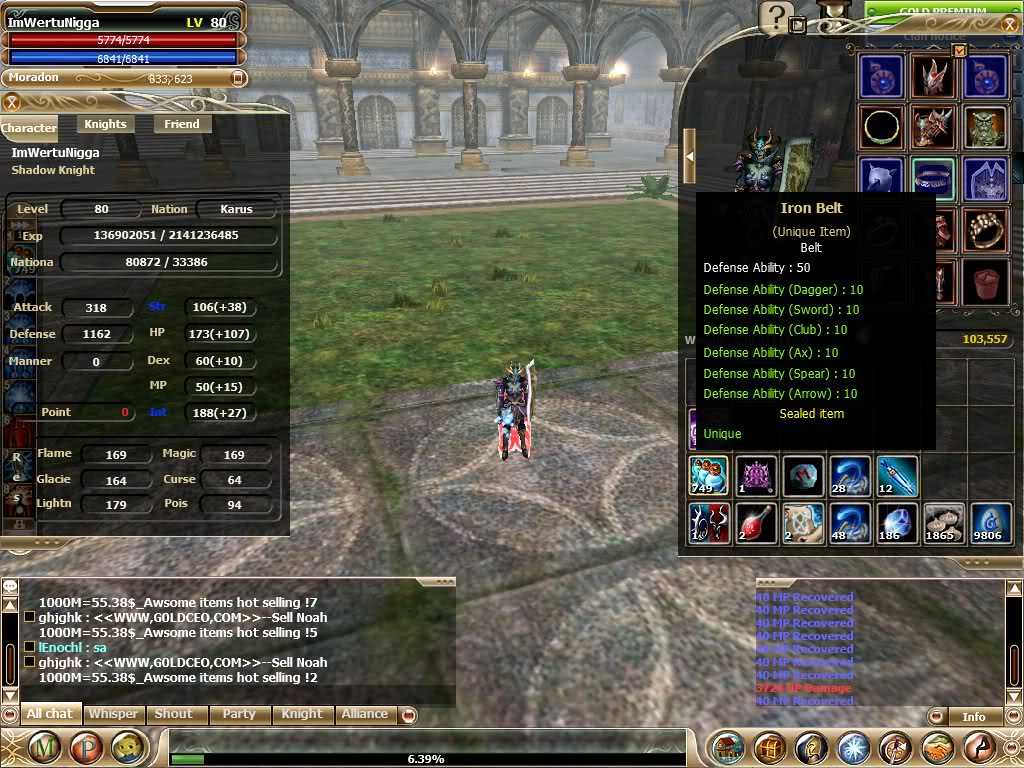This screenshot has height=768, width=1024.
Task: Select the Party chat tab
Action: 239,714
